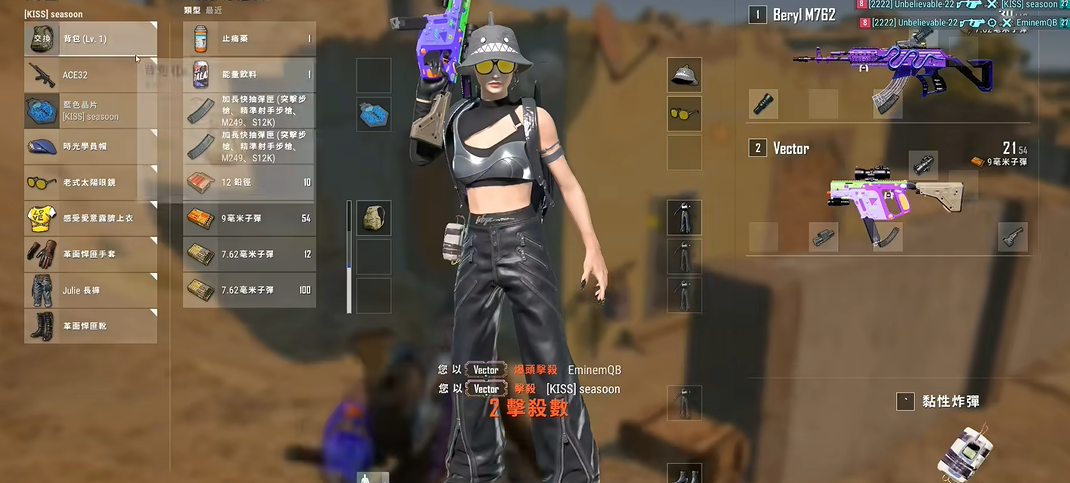Image resolution: width=1070 pixels, height=483 pixels.
Task: Select the 老式太陽眼鏡 sunglasses row
Action: coord(90,183)
